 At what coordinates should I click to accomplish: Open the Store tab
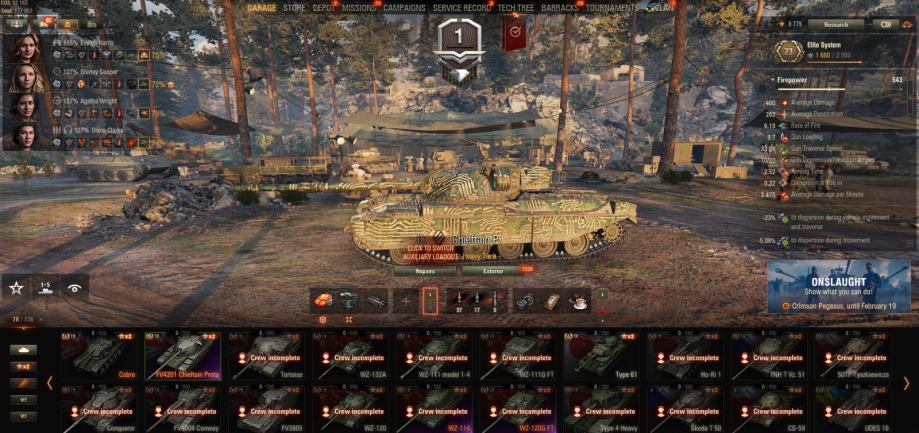[294, 8]
